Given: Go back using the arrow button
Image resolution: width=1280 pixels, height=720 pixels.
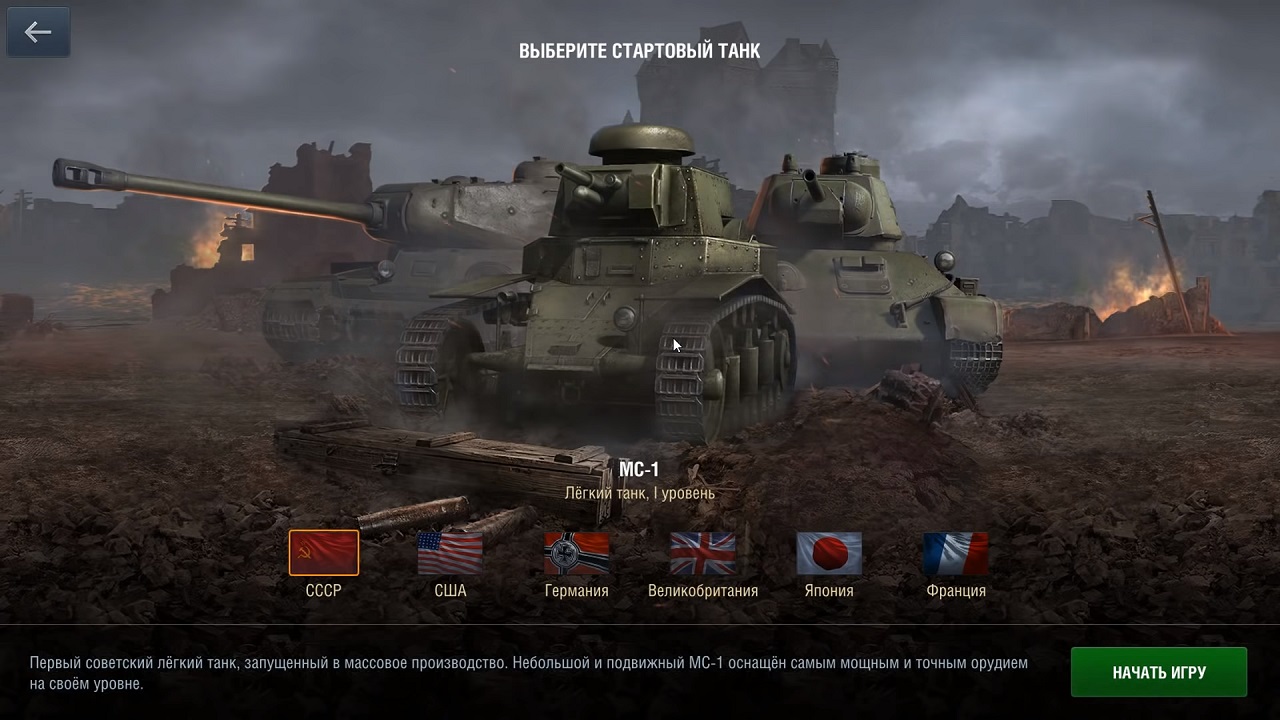Looking at the screenshot, I should pyautogui.click(x=38, y=32).
